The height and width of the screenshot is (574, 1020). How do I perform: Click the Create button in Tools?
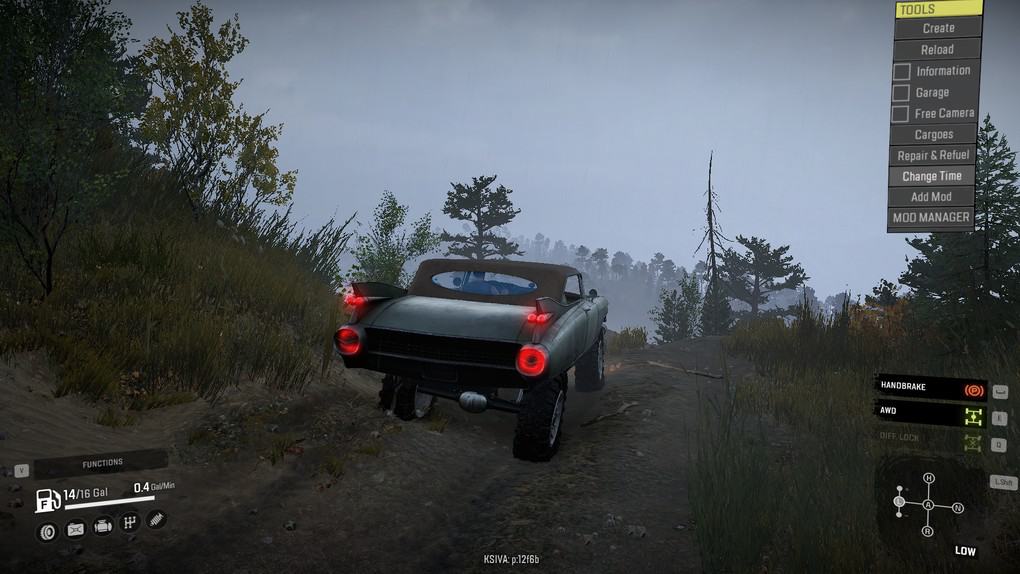pos(937,28)
